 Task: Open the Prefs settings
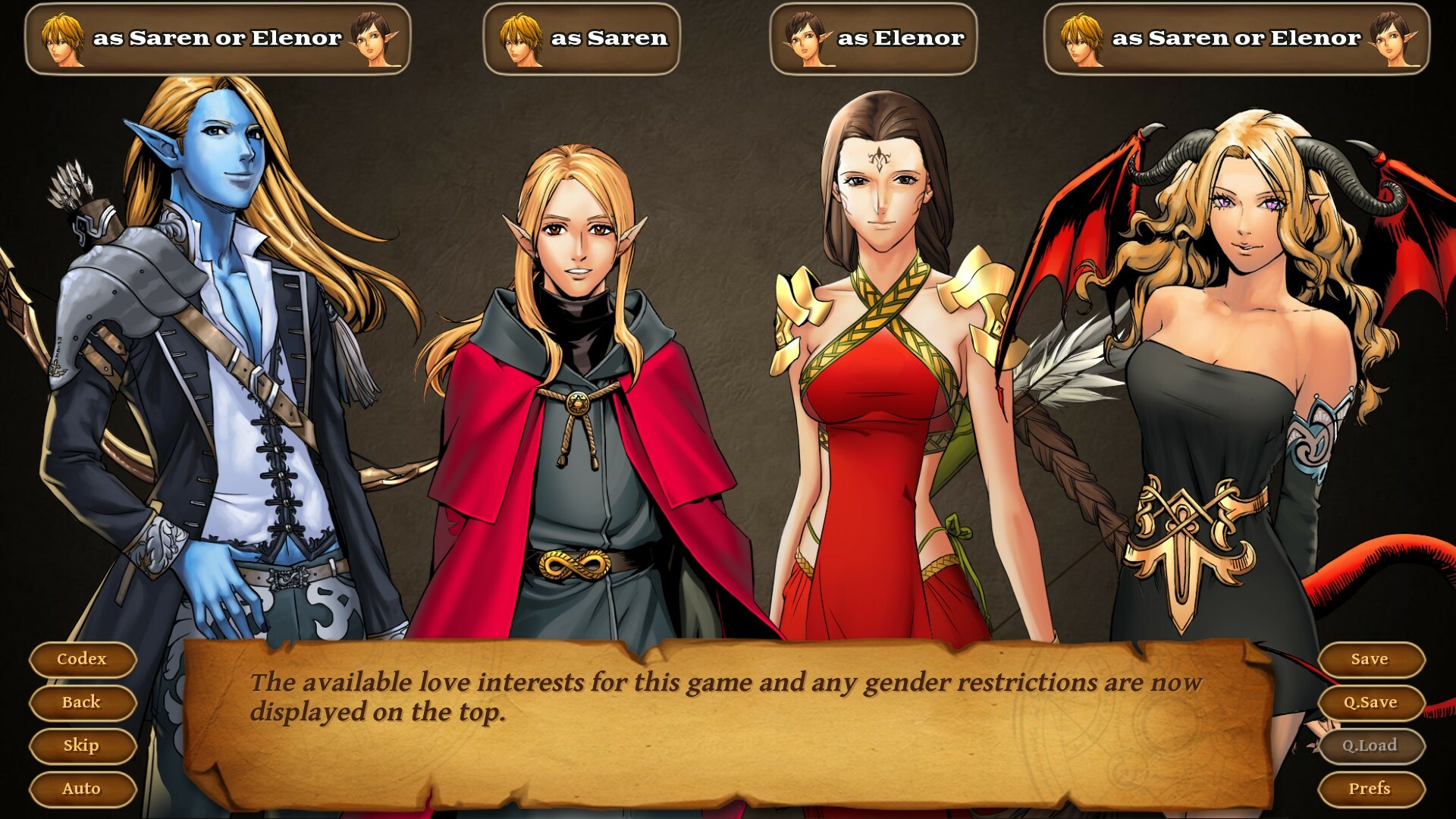1371,789
